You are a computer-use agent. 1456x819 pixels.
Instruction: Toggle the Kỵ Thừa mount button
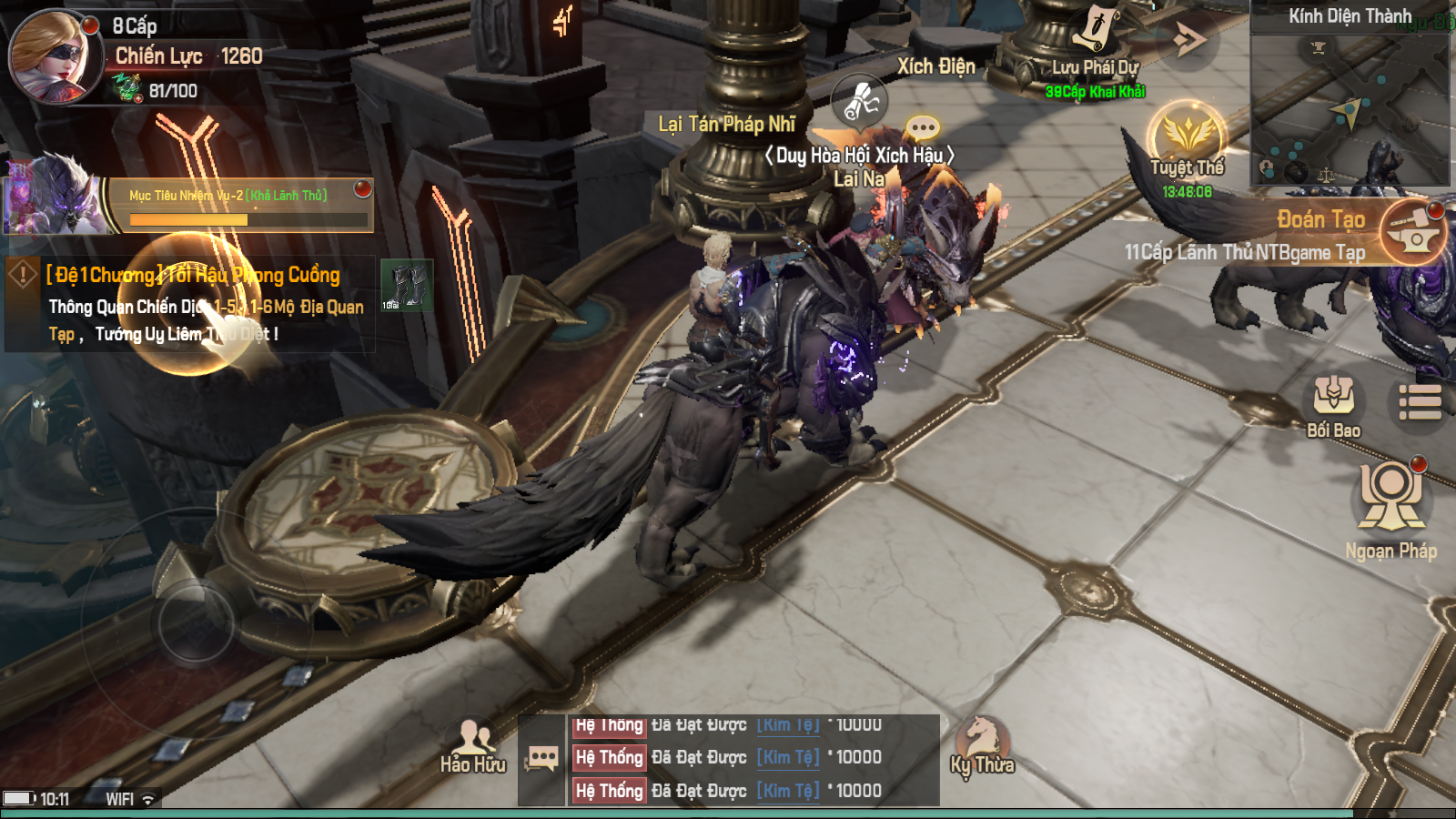click(x=982, y=743)
